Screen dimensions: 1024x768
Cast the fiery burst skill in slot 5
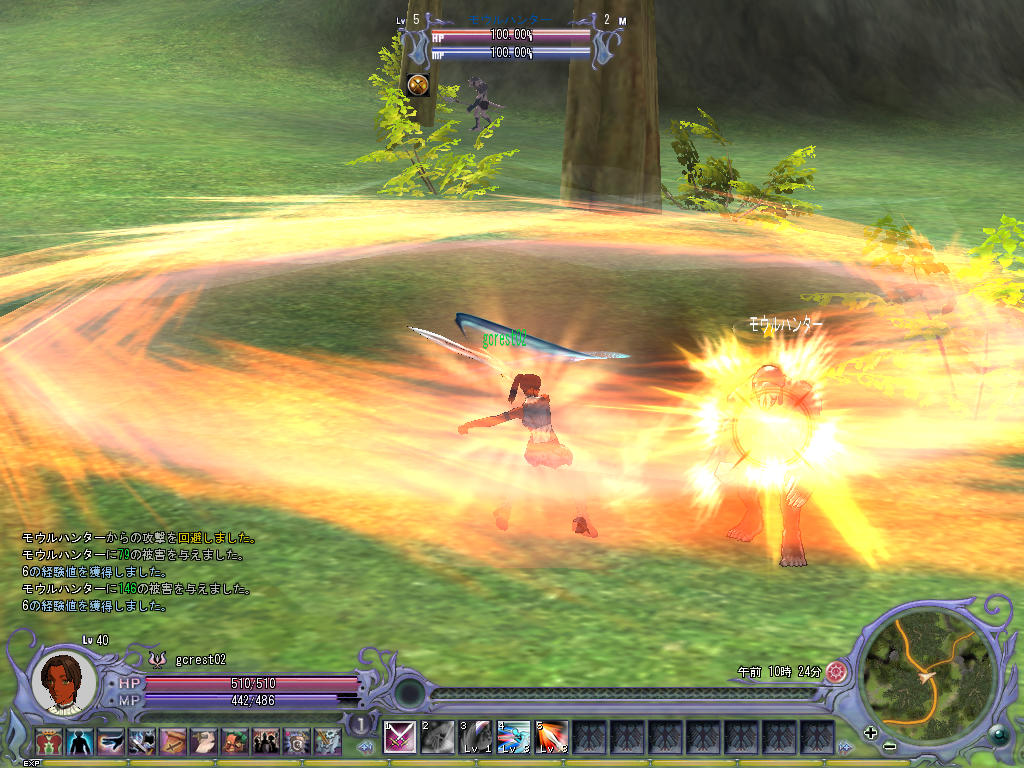(x=551, y=737)
